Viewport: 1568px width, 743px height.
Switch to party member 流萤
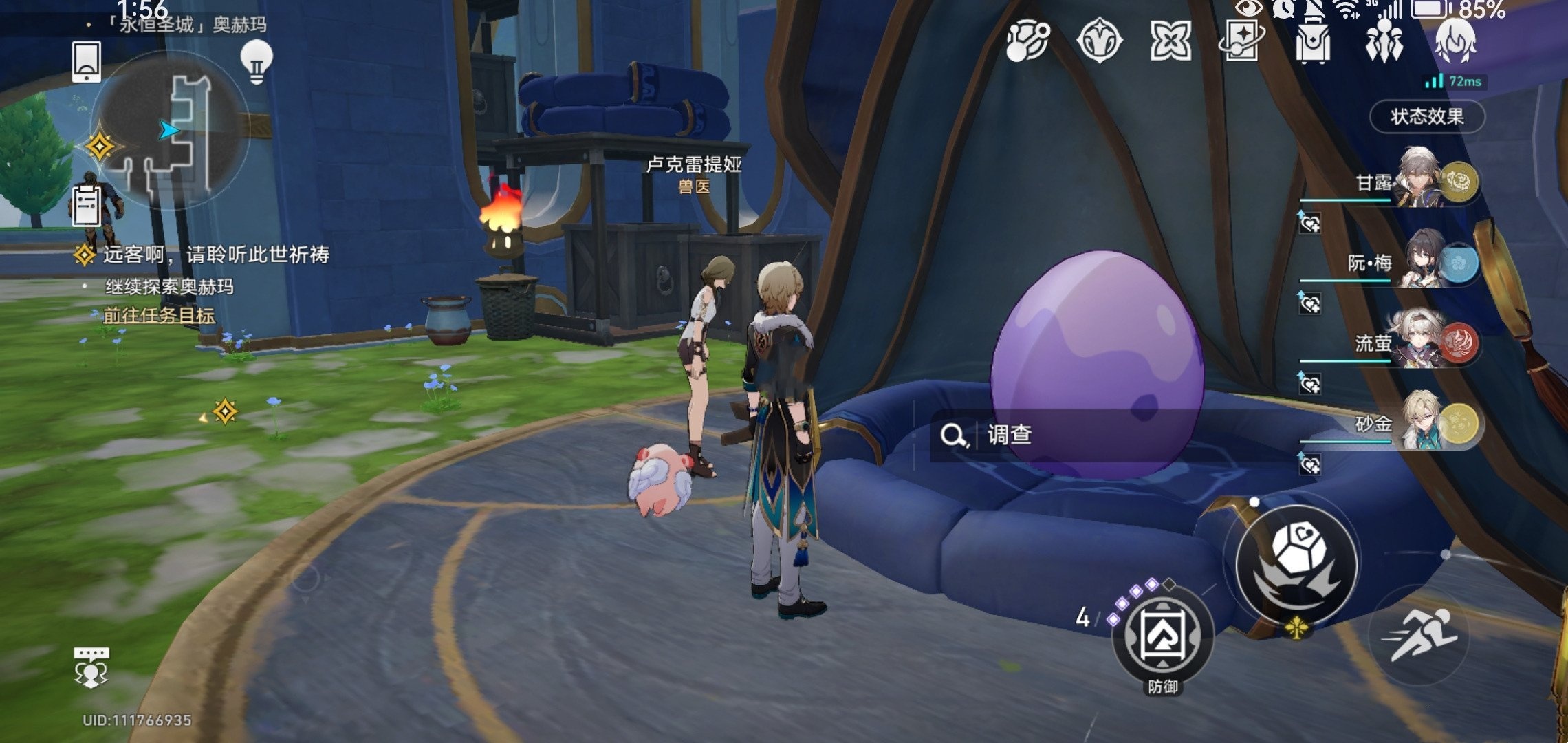[1424, 342]
